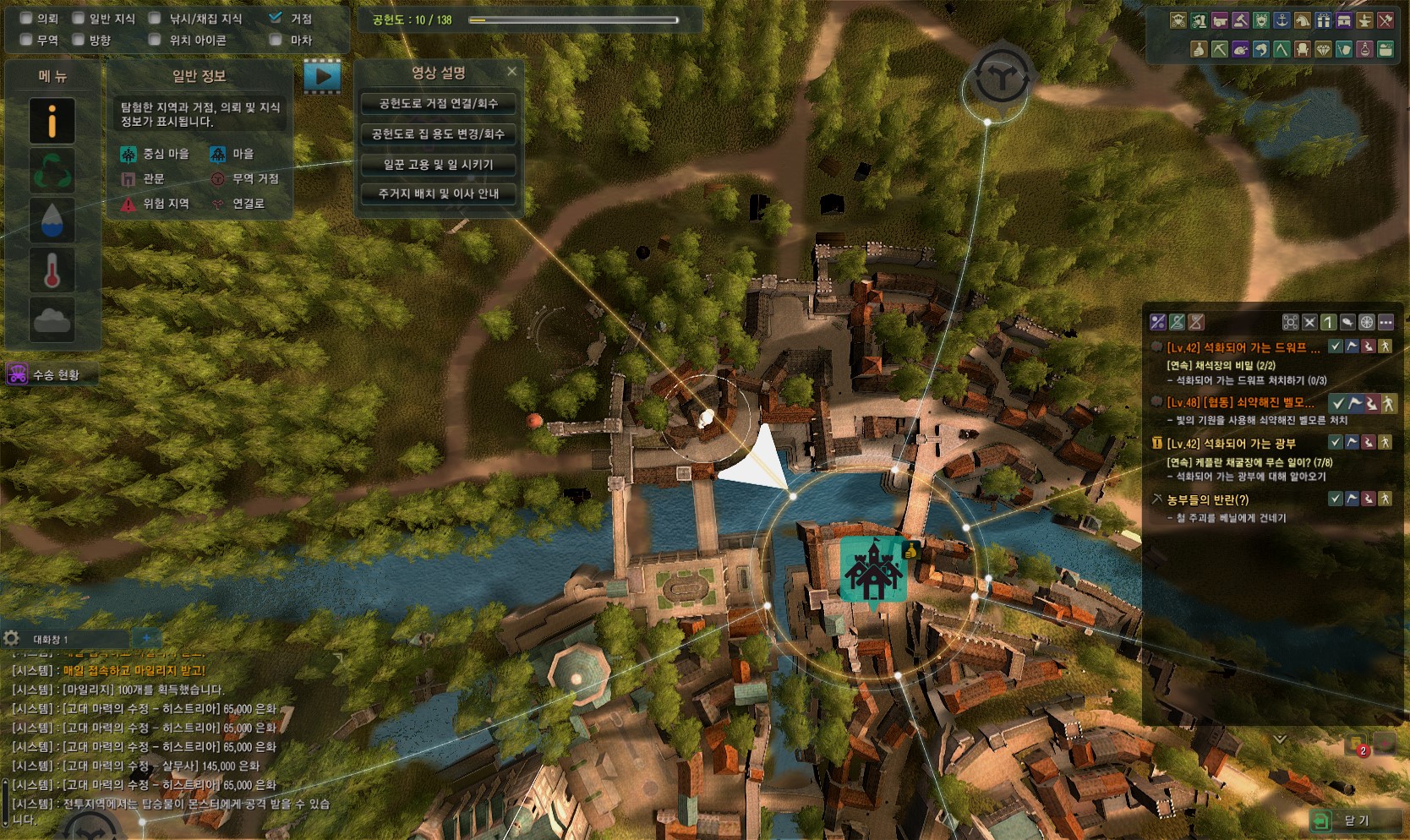Choose 일꾼 고용 및 일 시키기
Screen dimensions: 1410x840
[438, 164]
